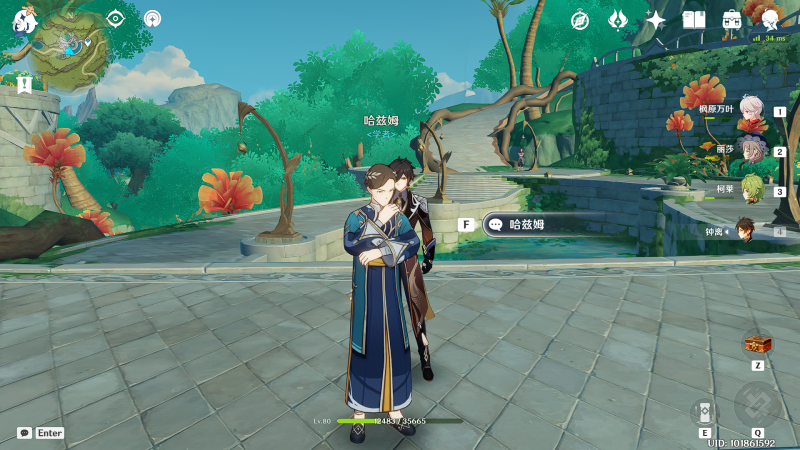Open the quest navigation eye icon
The image size is (800, 450).
click(116, 18)
